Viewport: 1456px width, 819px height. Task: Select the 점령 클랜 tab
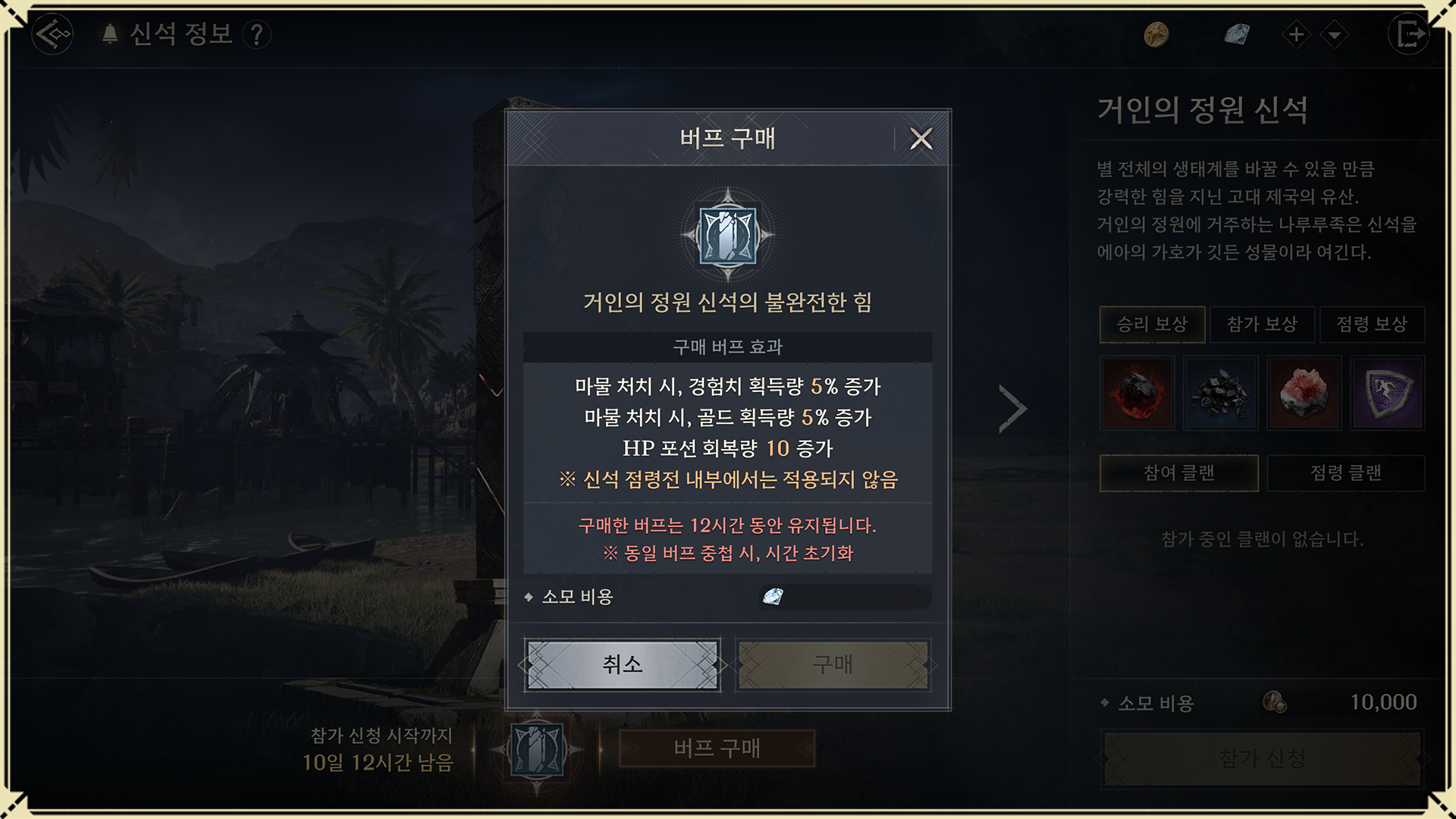(1346, 473)
